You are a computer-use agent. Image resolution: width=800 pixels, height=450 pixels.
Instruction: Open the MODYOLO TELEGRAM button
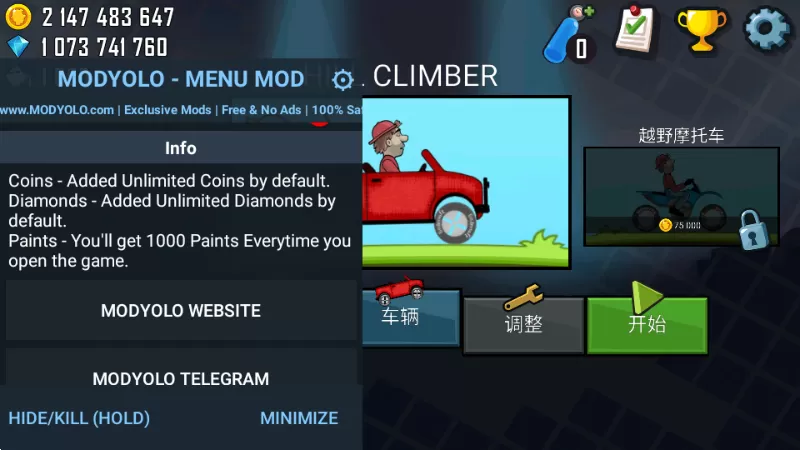[181, 379]
